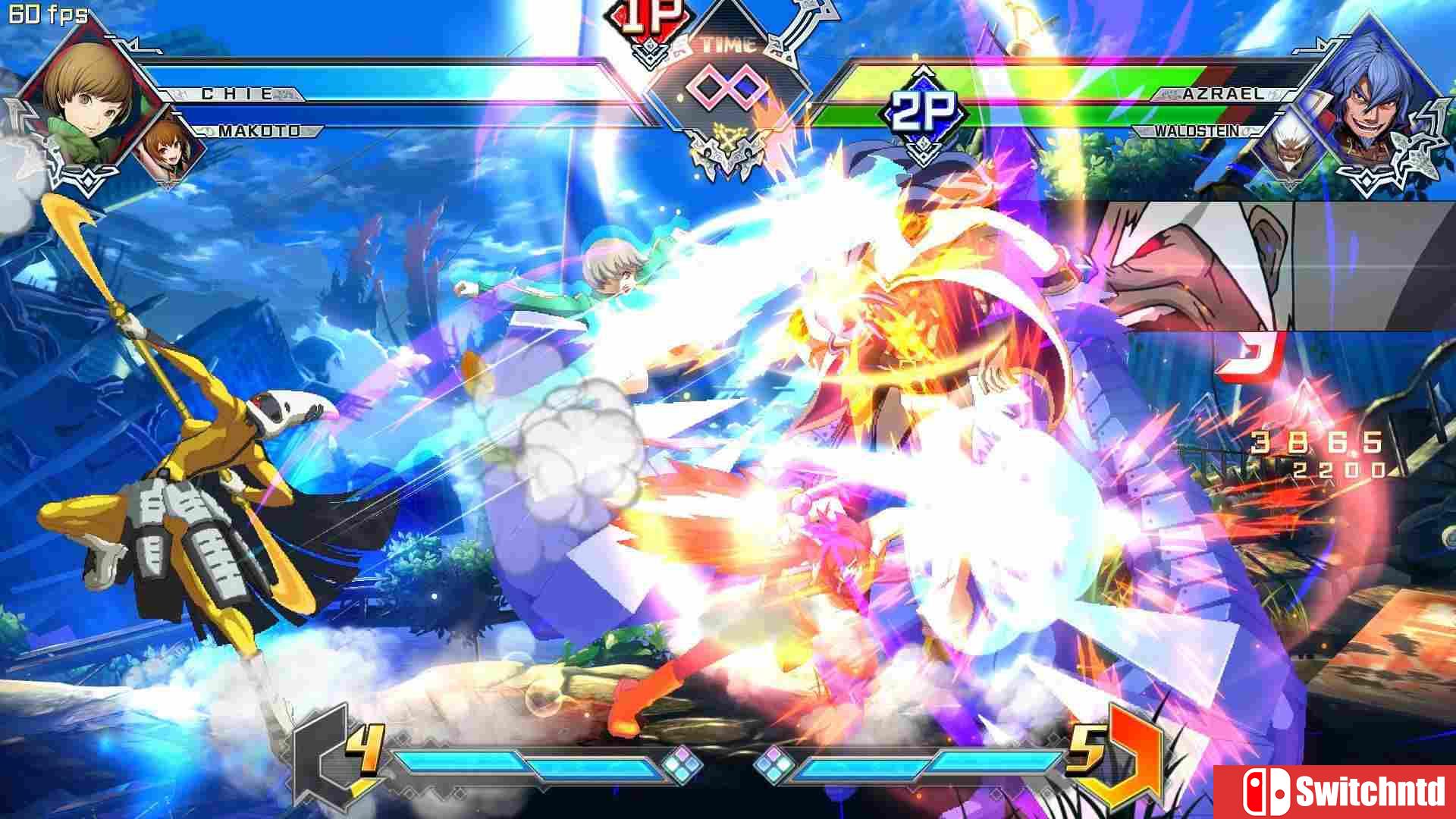The image size is (1456, 819).
Task: Toggle the 60 fps counter display
Action: pyautogui.click(x=45, y=14)
